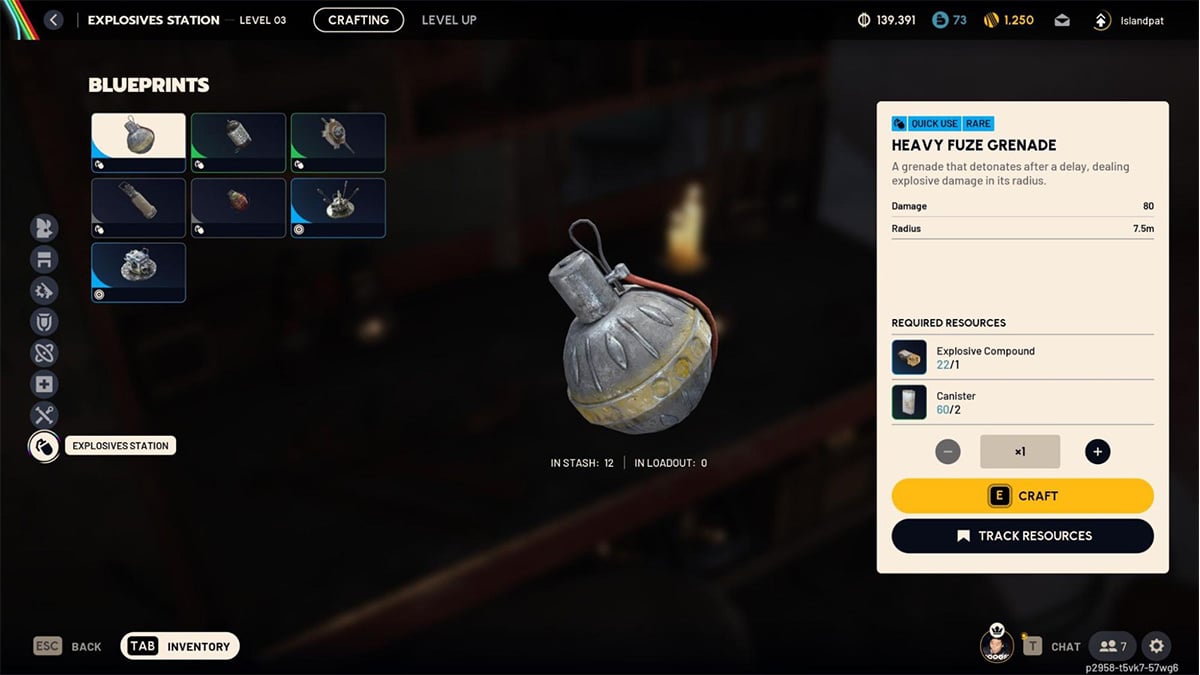Choose the spiked mine blueprint with green corner
The height and width of the screenshot is (675, 1200).
pos(338,143)
